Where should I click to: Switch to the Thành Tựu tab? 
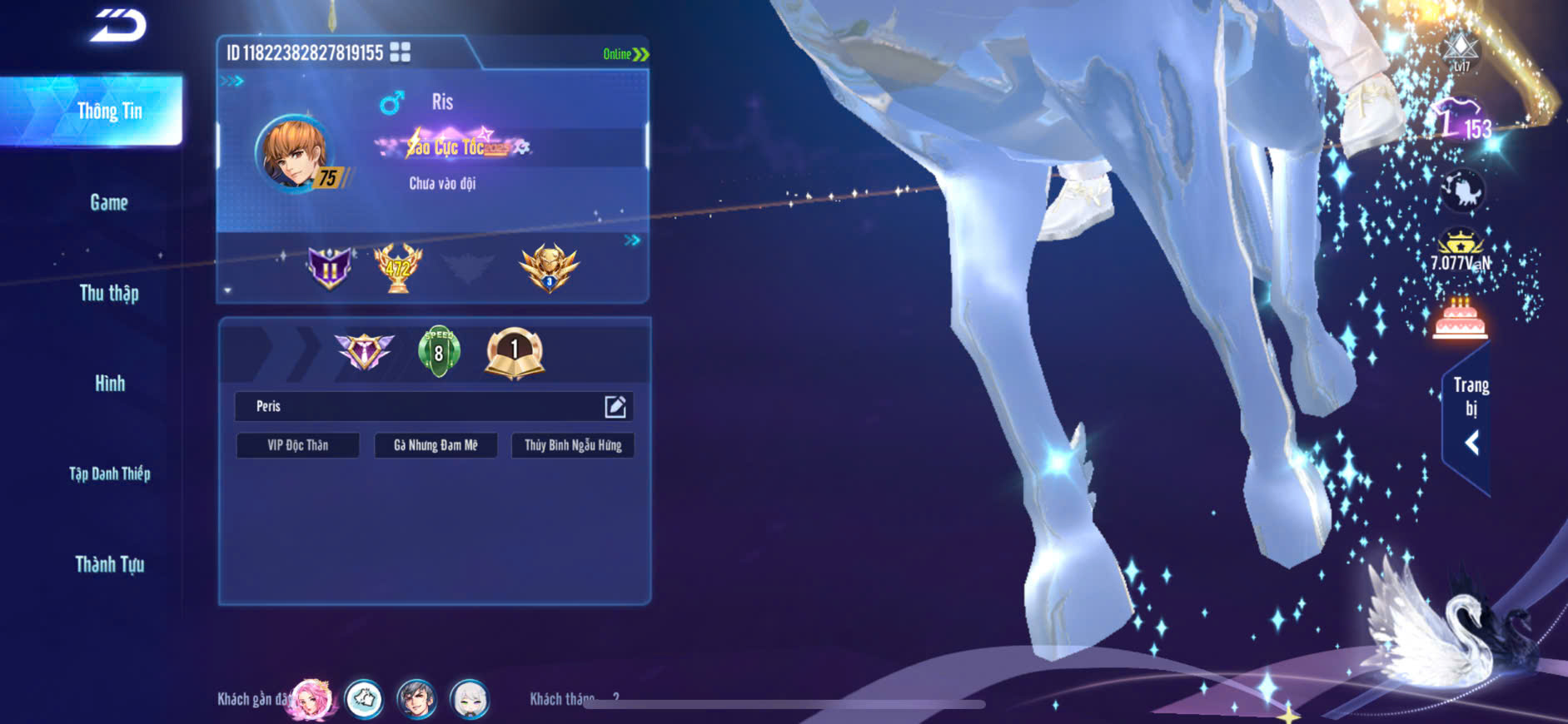coord(109,565)
